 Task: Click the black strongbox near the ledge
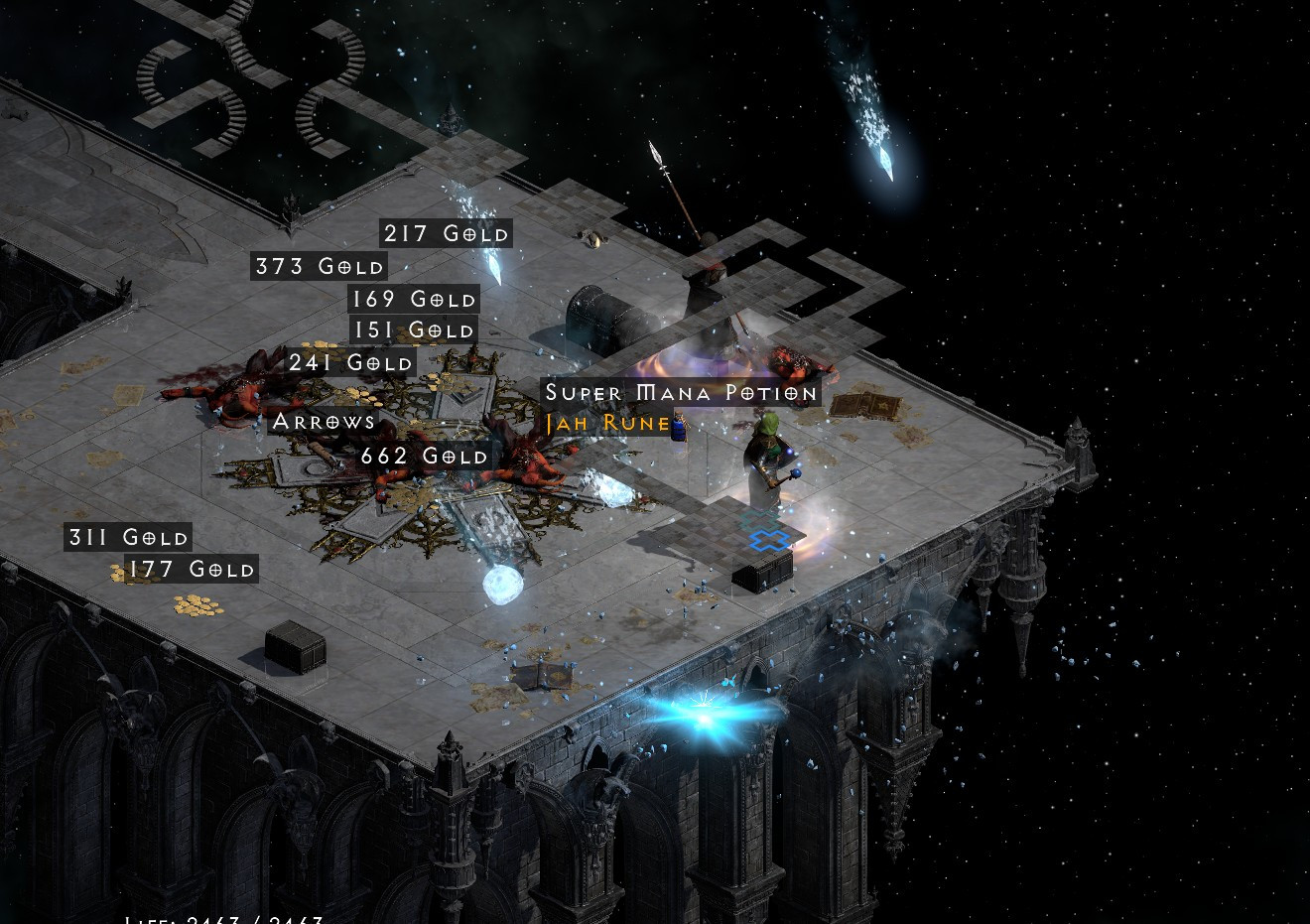762,573
